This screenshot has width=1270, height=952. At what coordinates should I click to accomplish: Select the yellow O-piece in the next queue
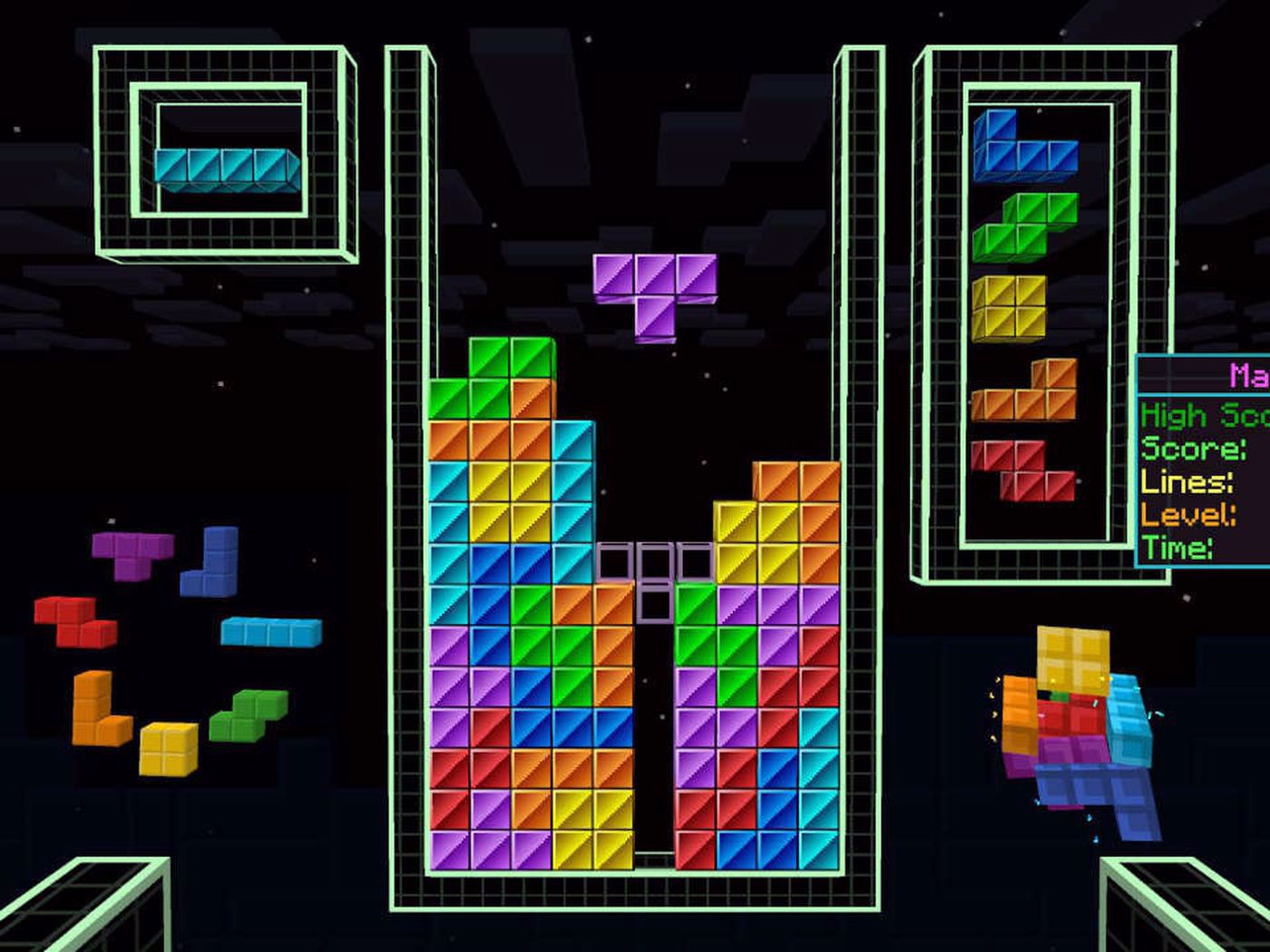(x=1008, y=308)
